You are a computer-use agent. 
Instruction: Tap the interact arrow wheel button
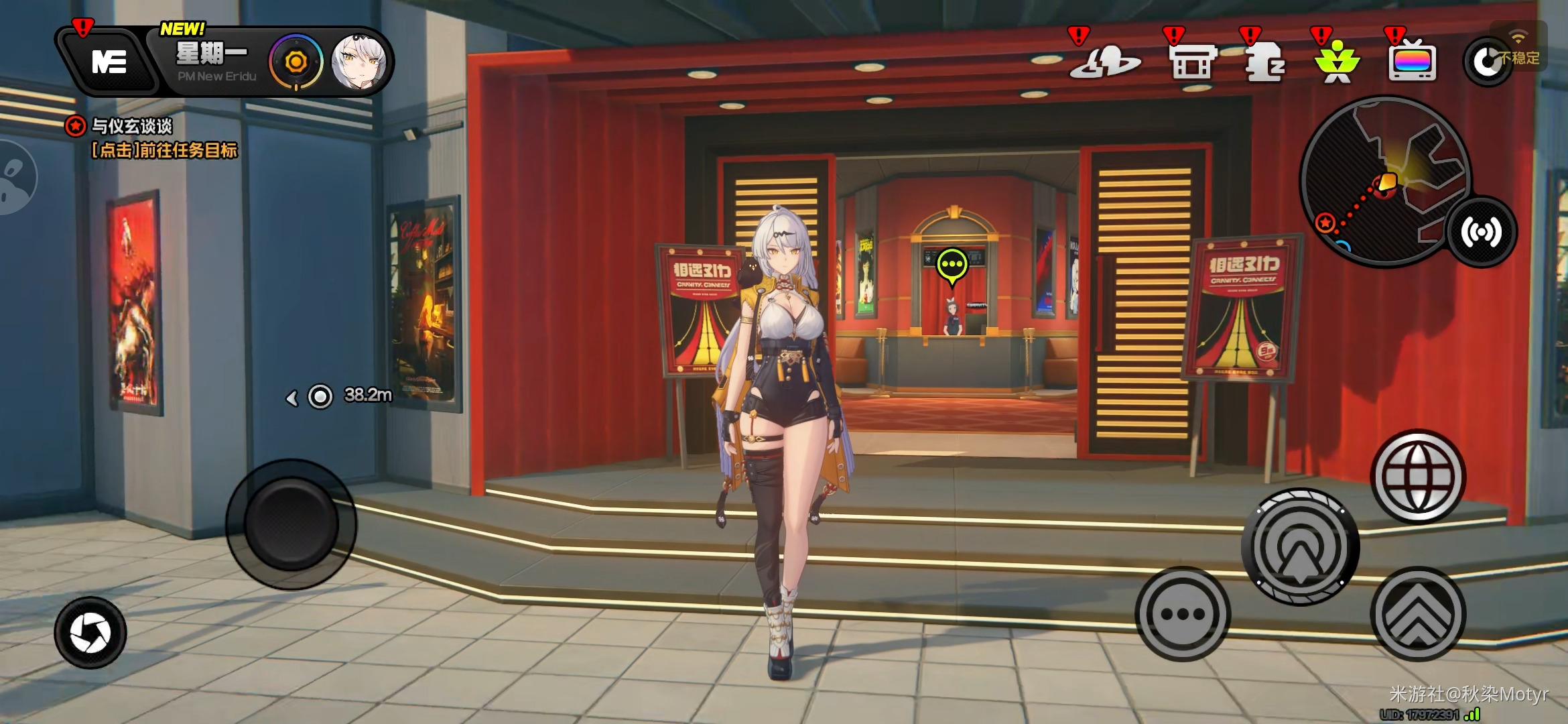(x=1300, y=547)
